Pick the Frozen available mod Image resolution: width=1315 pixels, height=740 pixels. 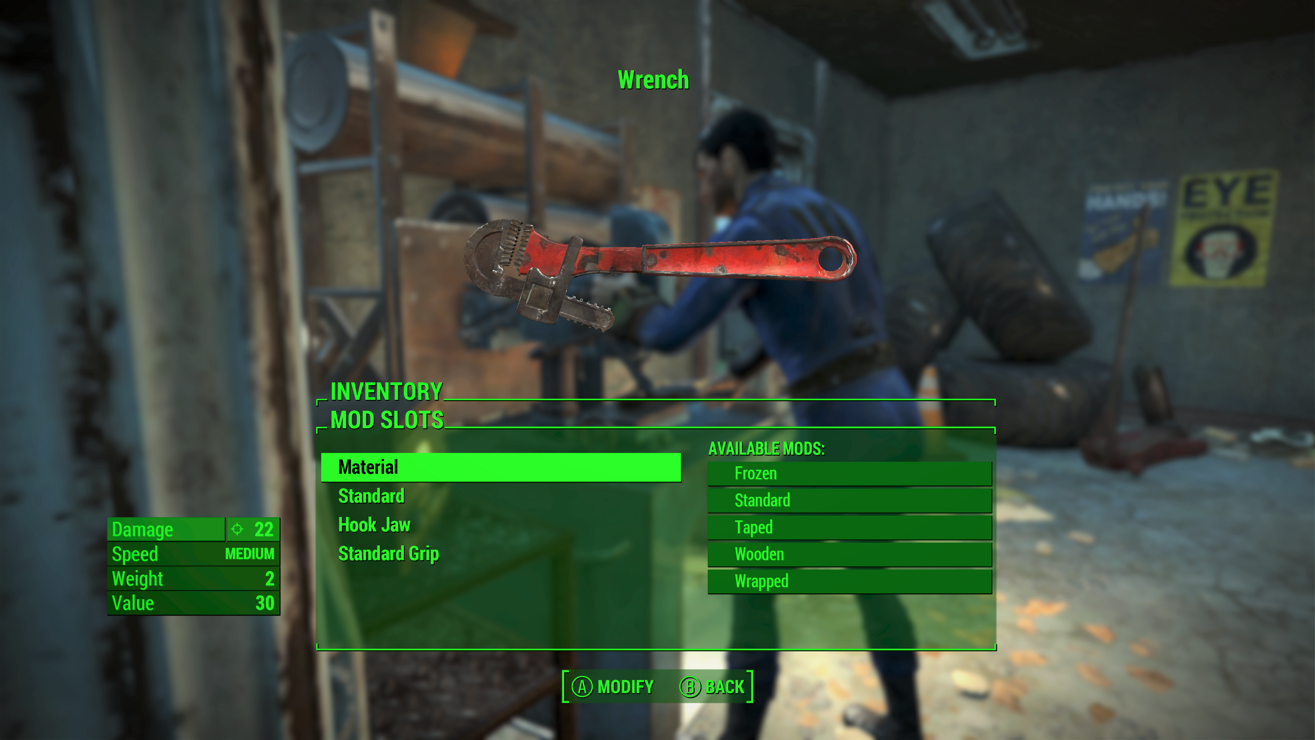click(x=849, y=473)
